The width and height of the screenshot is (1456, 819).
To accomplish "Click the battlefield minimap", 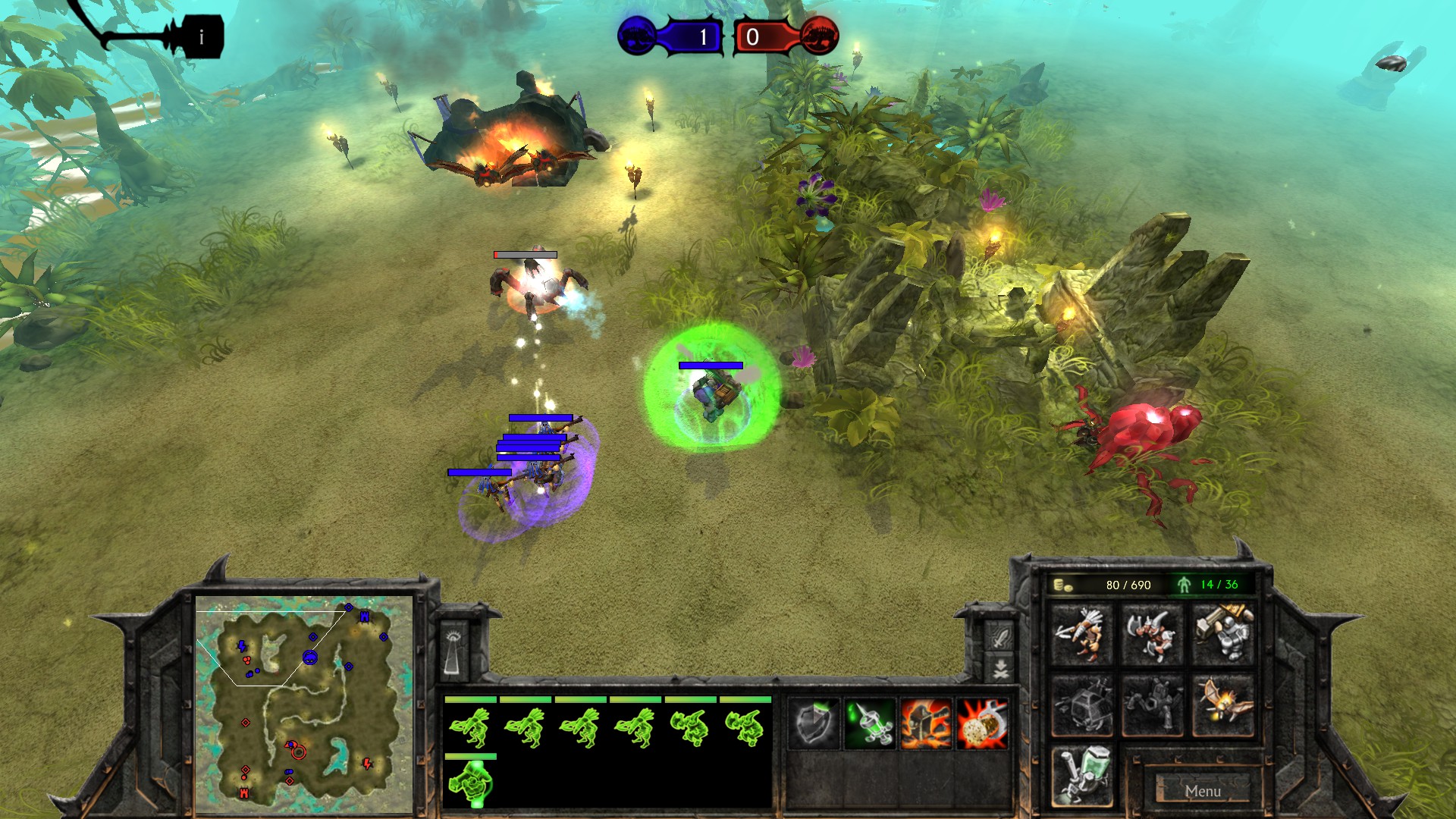I will click(x=304, y=704).
